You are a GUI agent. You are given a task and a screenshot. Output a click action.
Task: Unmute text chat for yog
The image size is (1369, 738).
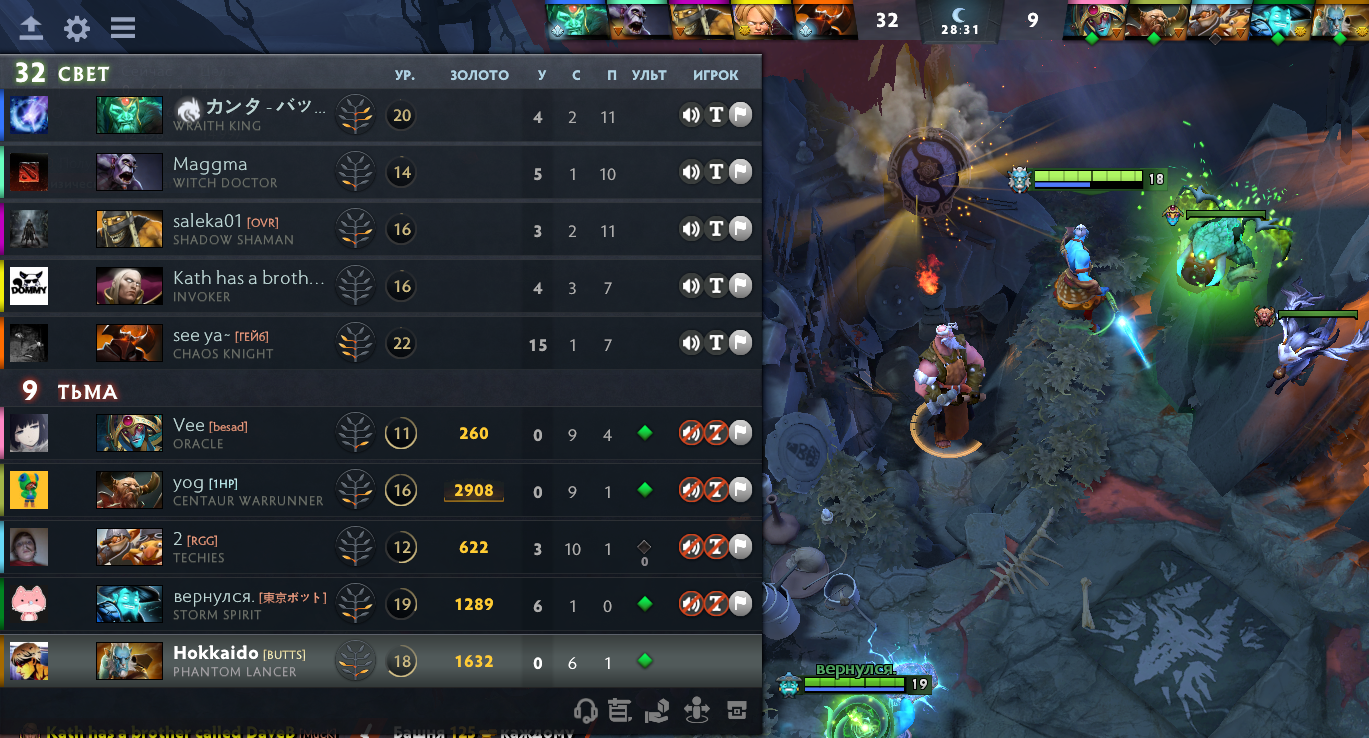(716, 490)
